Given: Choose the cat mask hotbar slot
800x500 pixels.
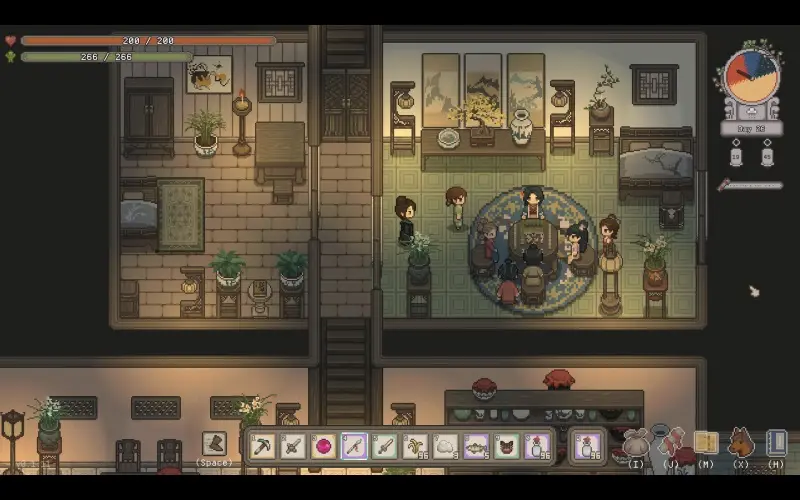Looking at the screenshot, I should pos(507,446).
